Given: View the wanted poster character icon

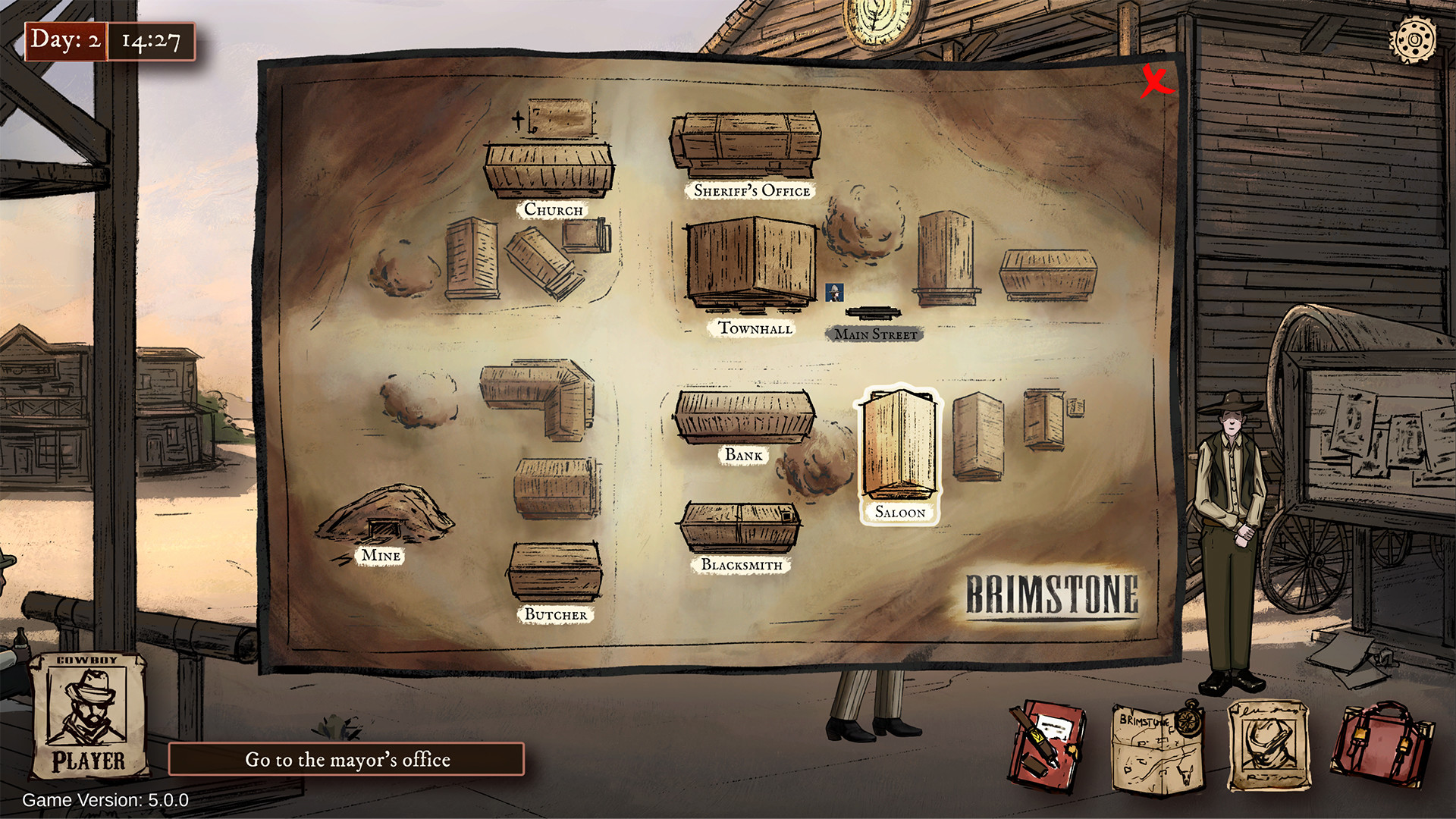Looking at the screenshot, I should pos(1268,747).
